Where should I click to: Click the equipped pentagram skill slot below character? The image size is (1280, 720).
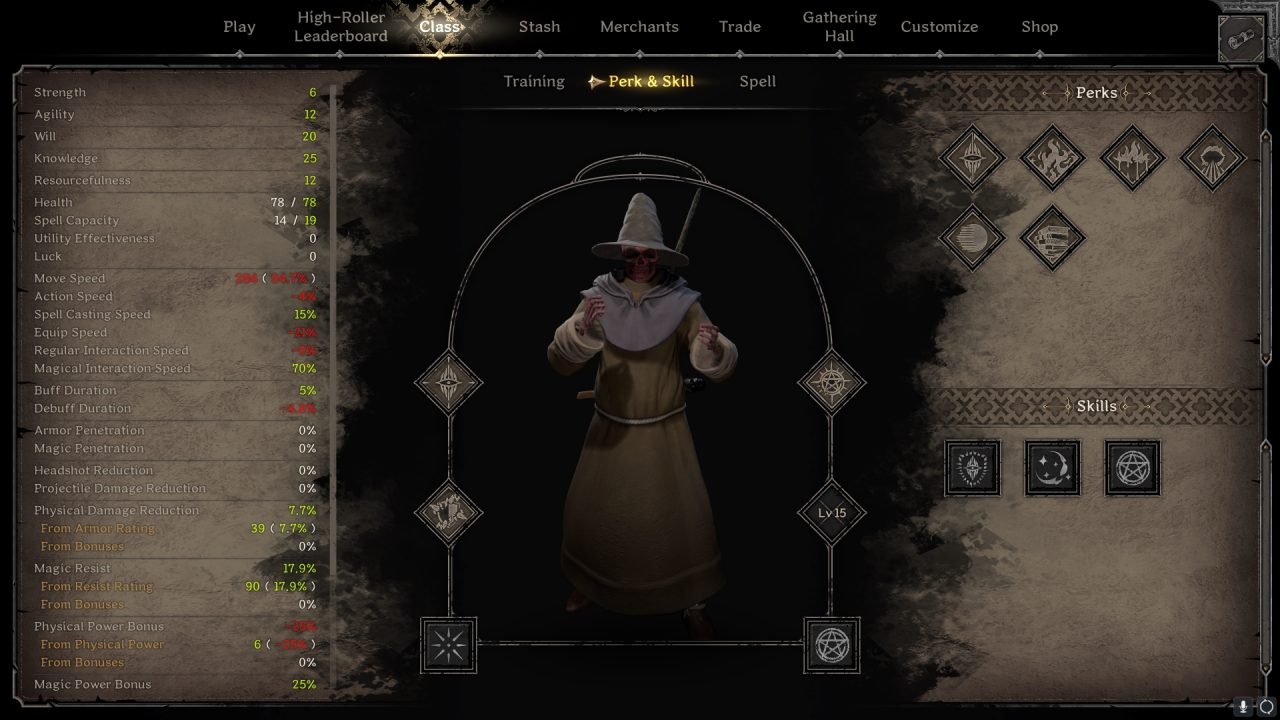tap(831, 645)
